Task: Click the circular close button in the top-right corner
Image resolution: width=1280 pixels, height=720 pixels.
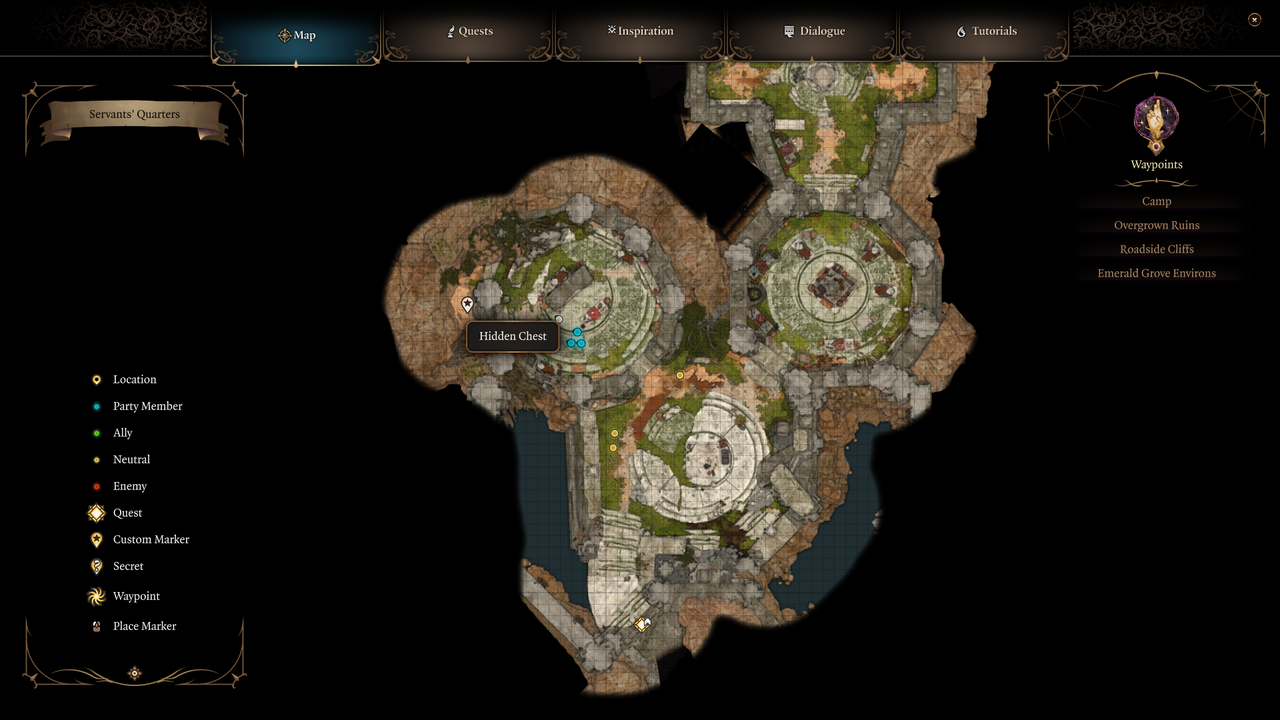Action: (x=1254, y=18)
